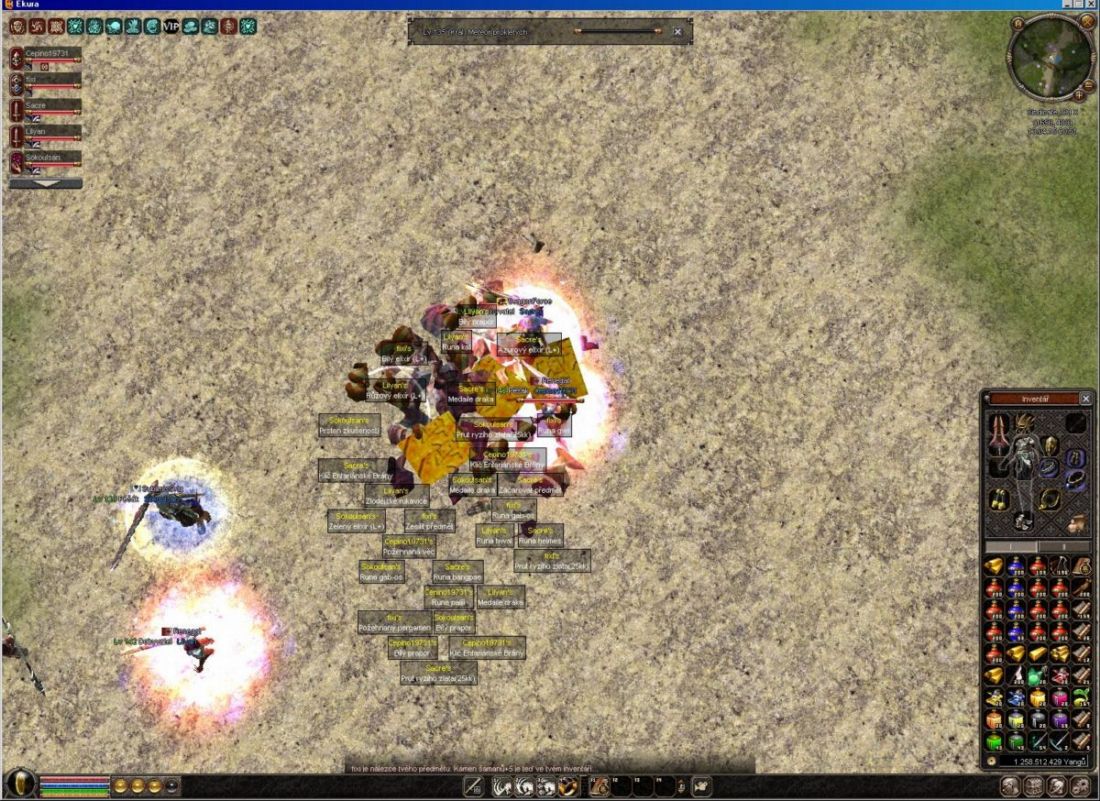Switch to the second inventory page tab
This screenshot has height=801, width=1100.
click(1064, 547)
